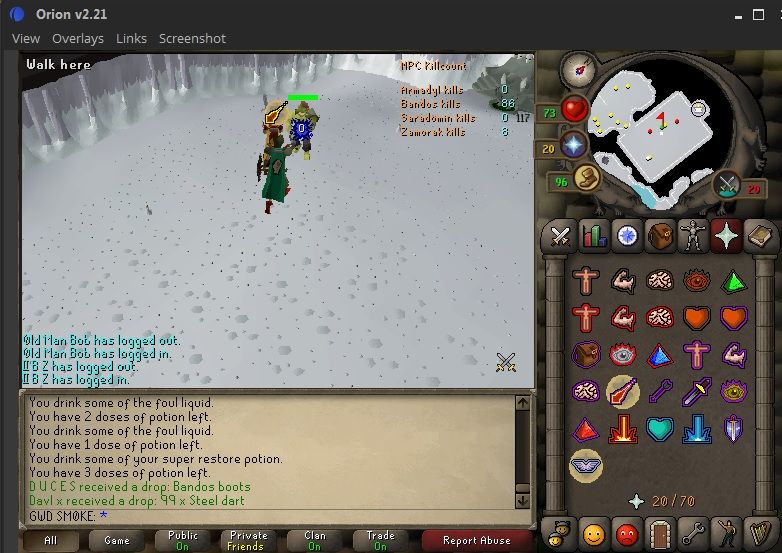Show the worn equipment tab

(x=692, y=236)
